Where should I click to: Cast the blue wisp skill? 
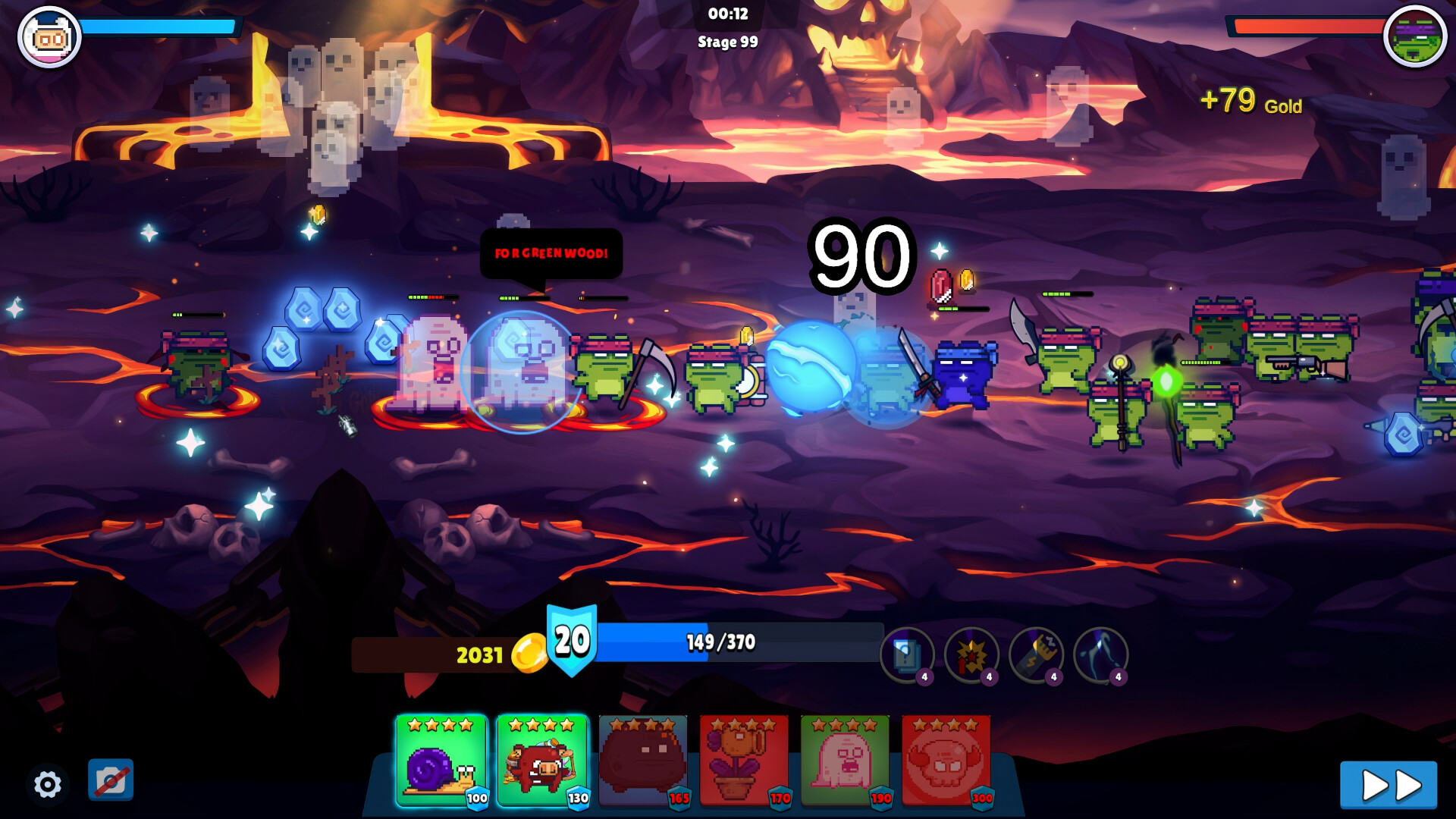(1100, 655)
